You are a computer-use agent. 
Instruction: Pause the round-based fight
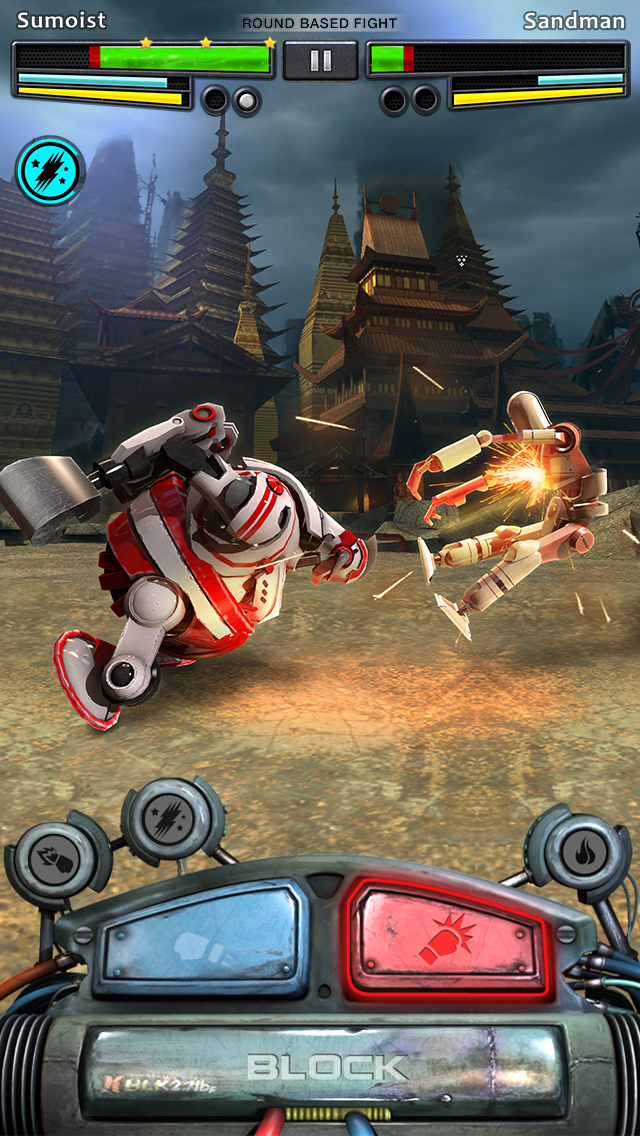[x=320, y=61]
